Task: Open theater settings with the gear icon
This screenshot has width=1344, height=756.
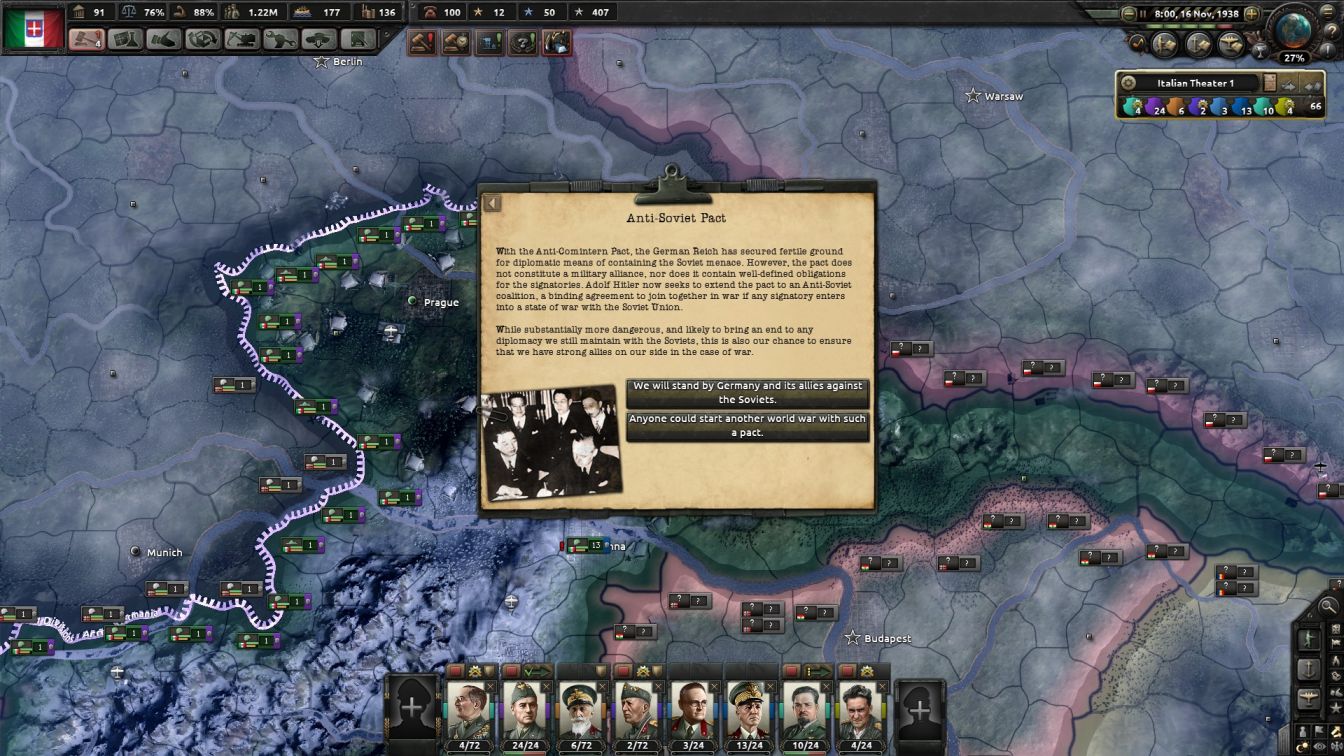Action: click(x=1129, y=83)
